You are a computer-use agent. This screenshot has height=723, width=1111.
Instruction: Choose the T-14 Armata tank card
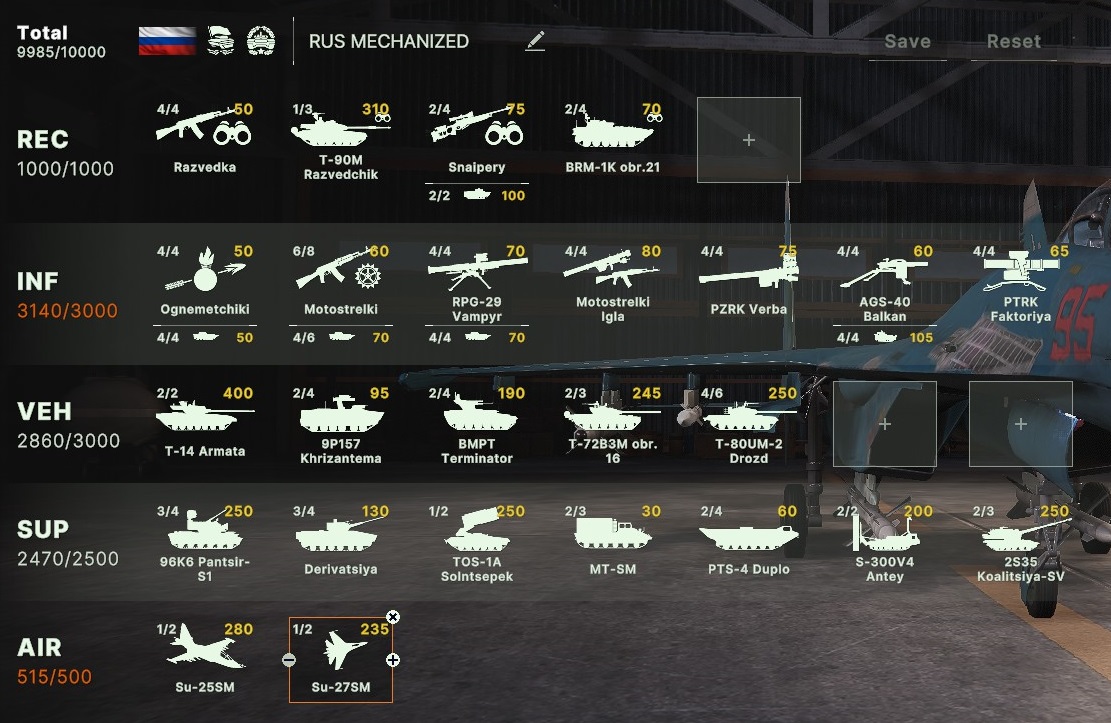click(204, 420)
